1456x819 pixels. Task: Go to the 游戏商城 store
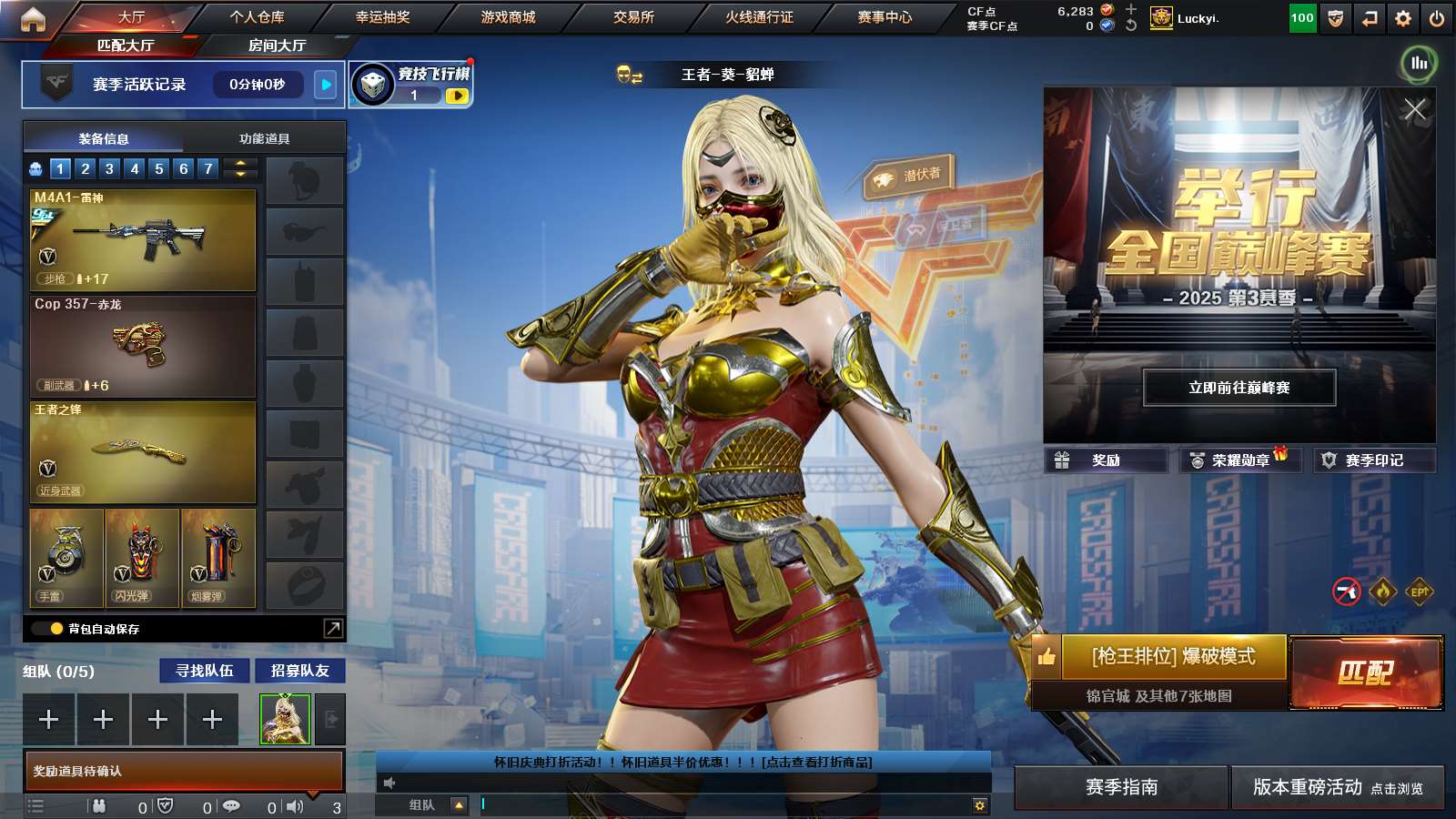(508, 17)
